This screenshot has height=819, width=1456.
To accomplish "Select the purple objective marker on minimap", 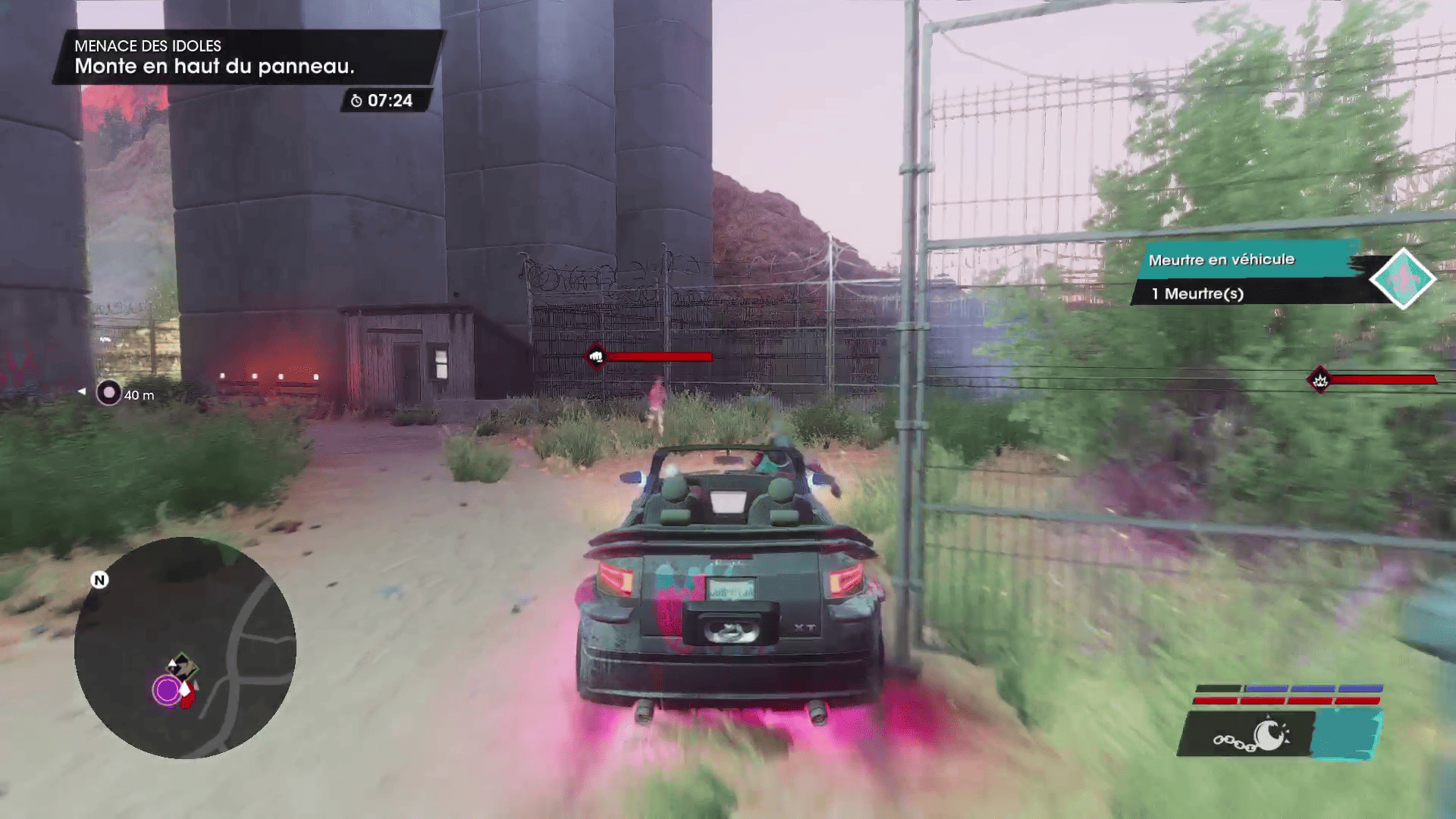I will [x=166, y=690].
